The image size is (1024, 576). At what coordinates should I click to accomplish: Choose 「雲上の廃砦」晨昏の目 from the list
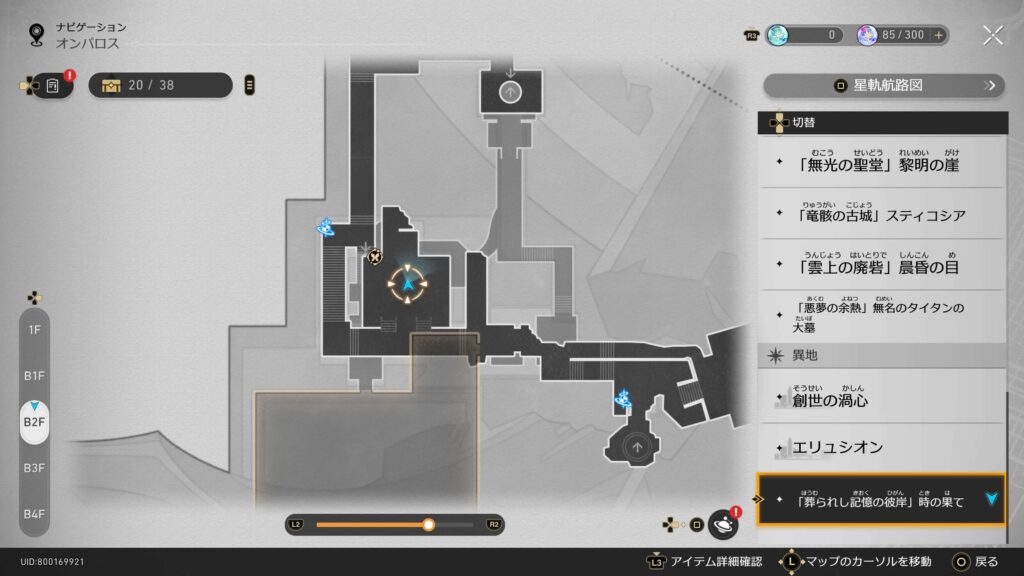[x=880, y=265]
